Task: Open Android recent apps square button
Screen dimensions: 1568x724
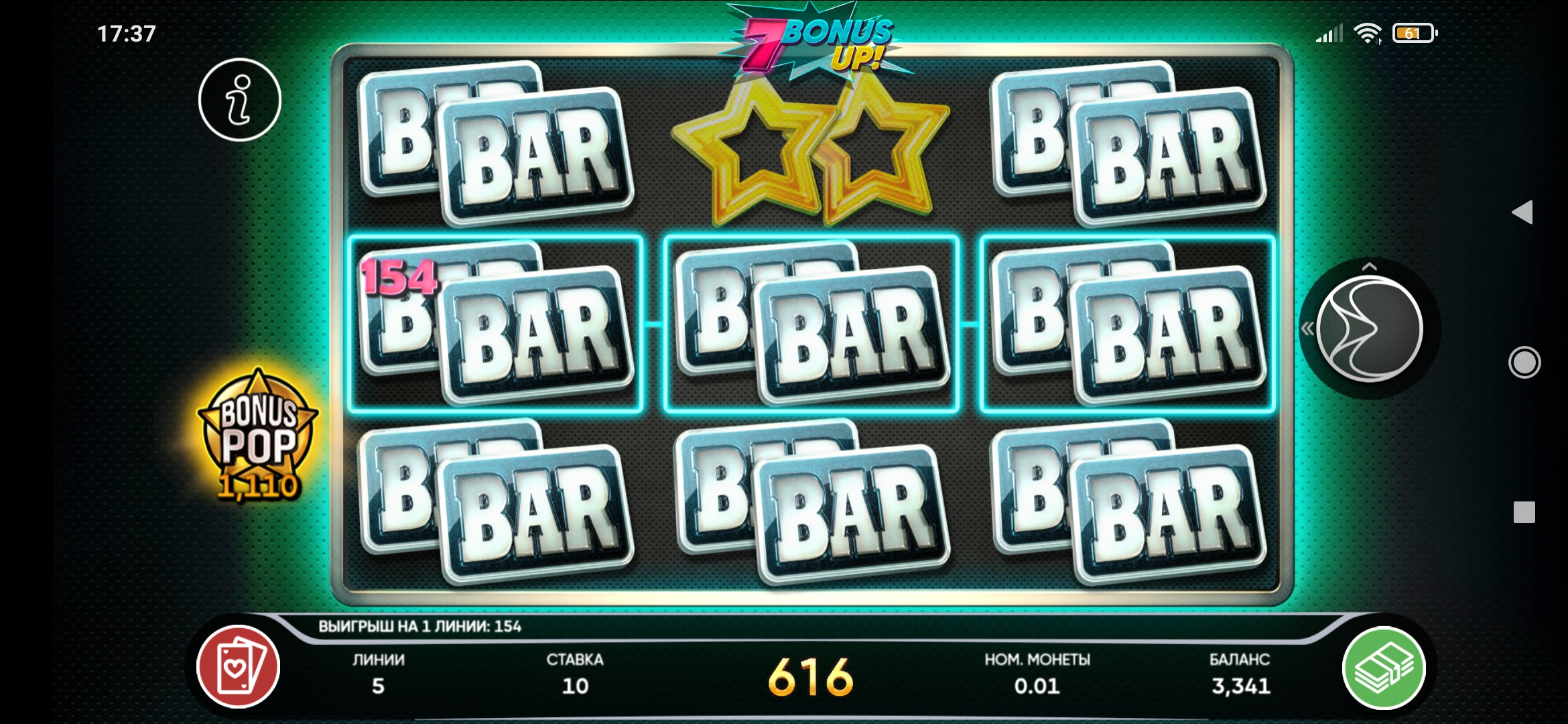Action: coord(1524,512)
